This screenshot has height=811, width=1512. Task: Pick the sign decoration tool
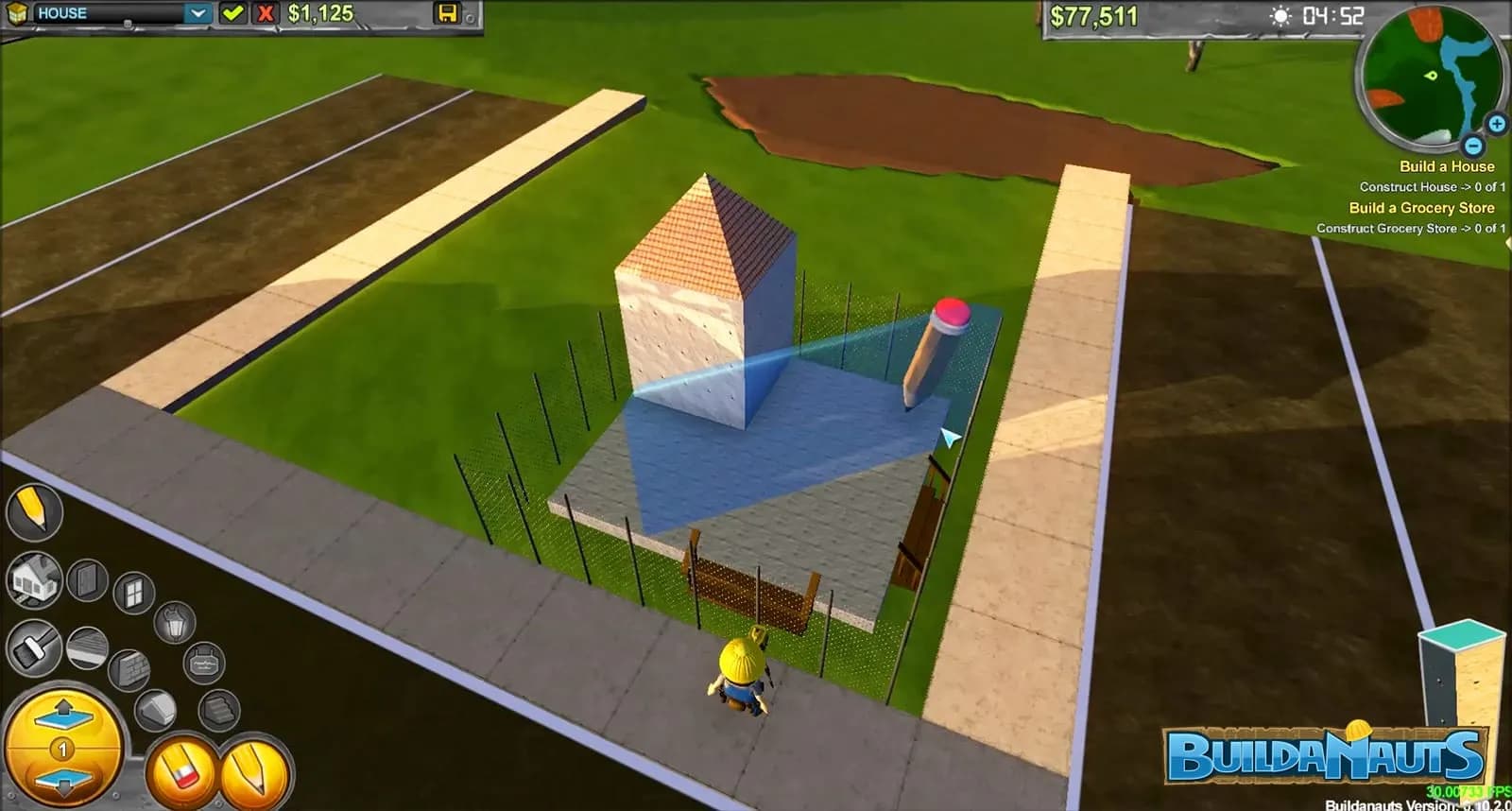[203, 661]
